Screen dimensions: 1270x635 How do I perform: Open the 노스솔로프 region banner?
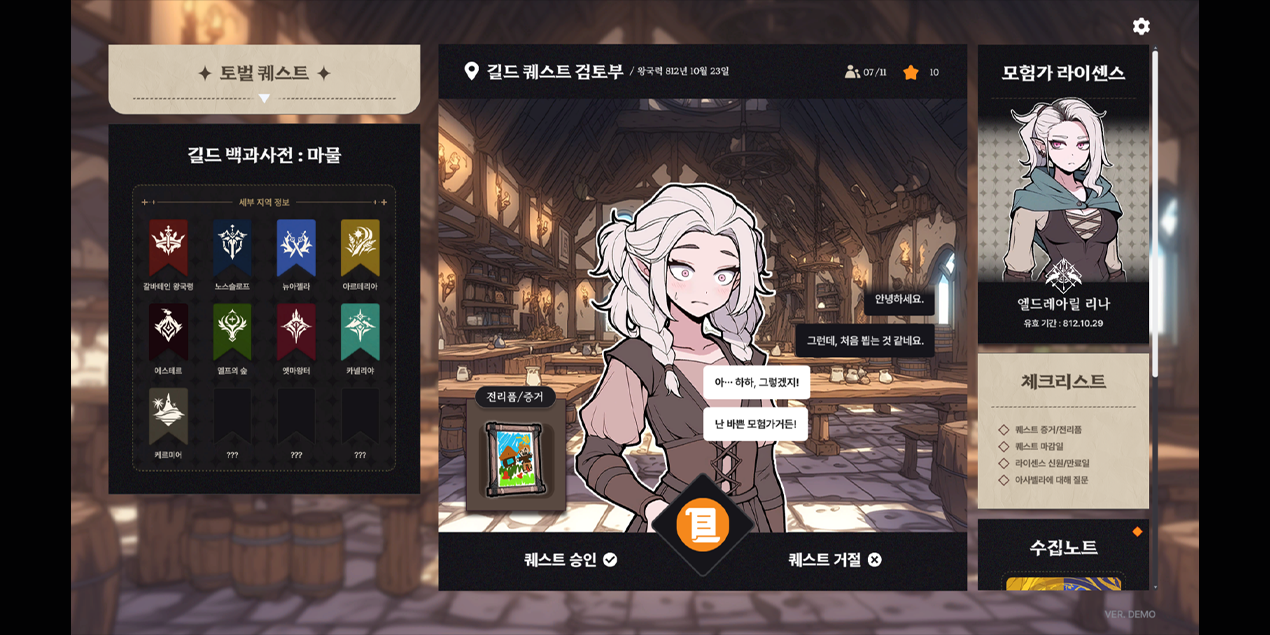[232, 247]
